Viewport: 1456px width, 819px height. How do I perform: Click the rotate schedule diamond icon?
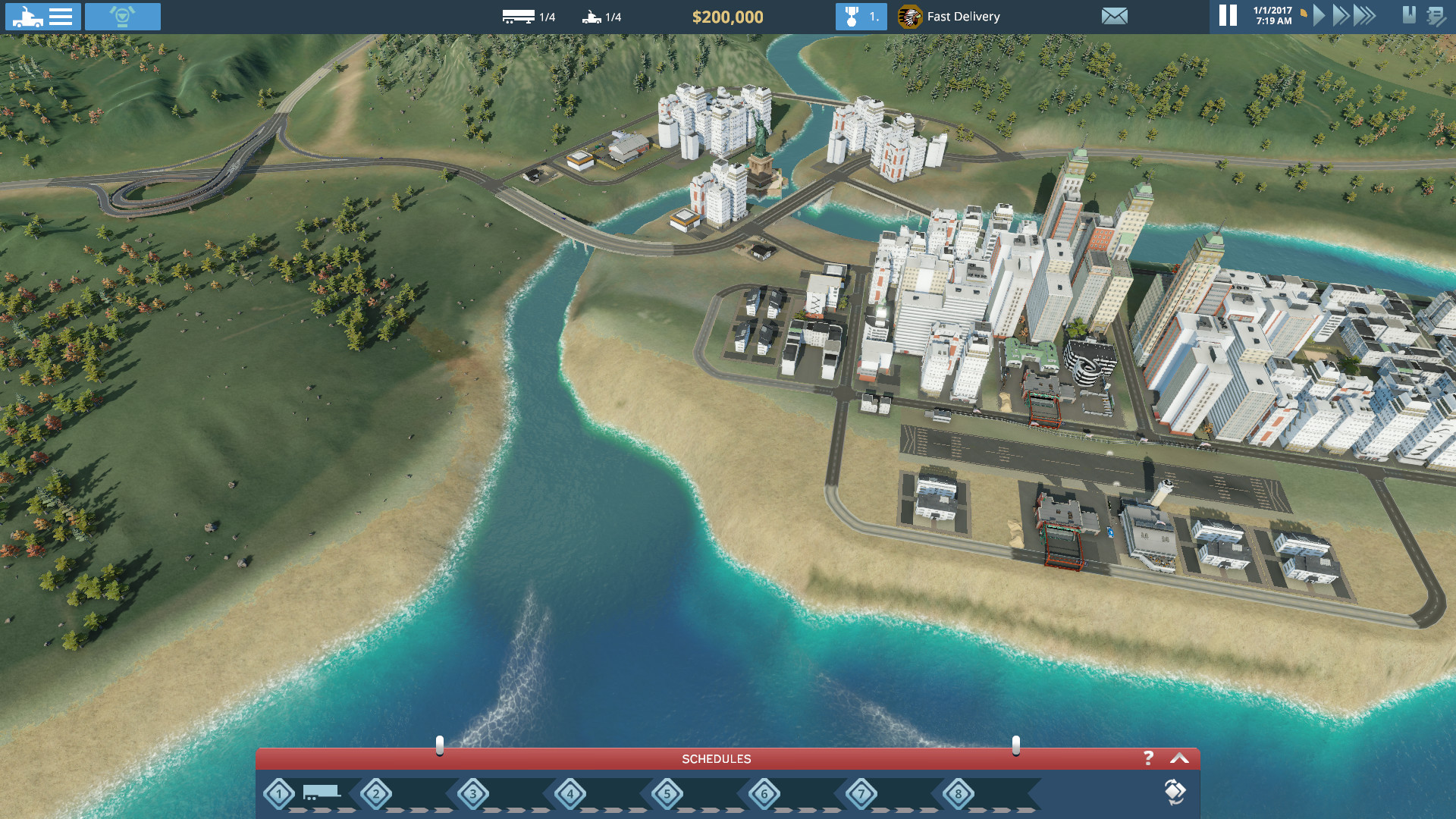pos(1175,792)
